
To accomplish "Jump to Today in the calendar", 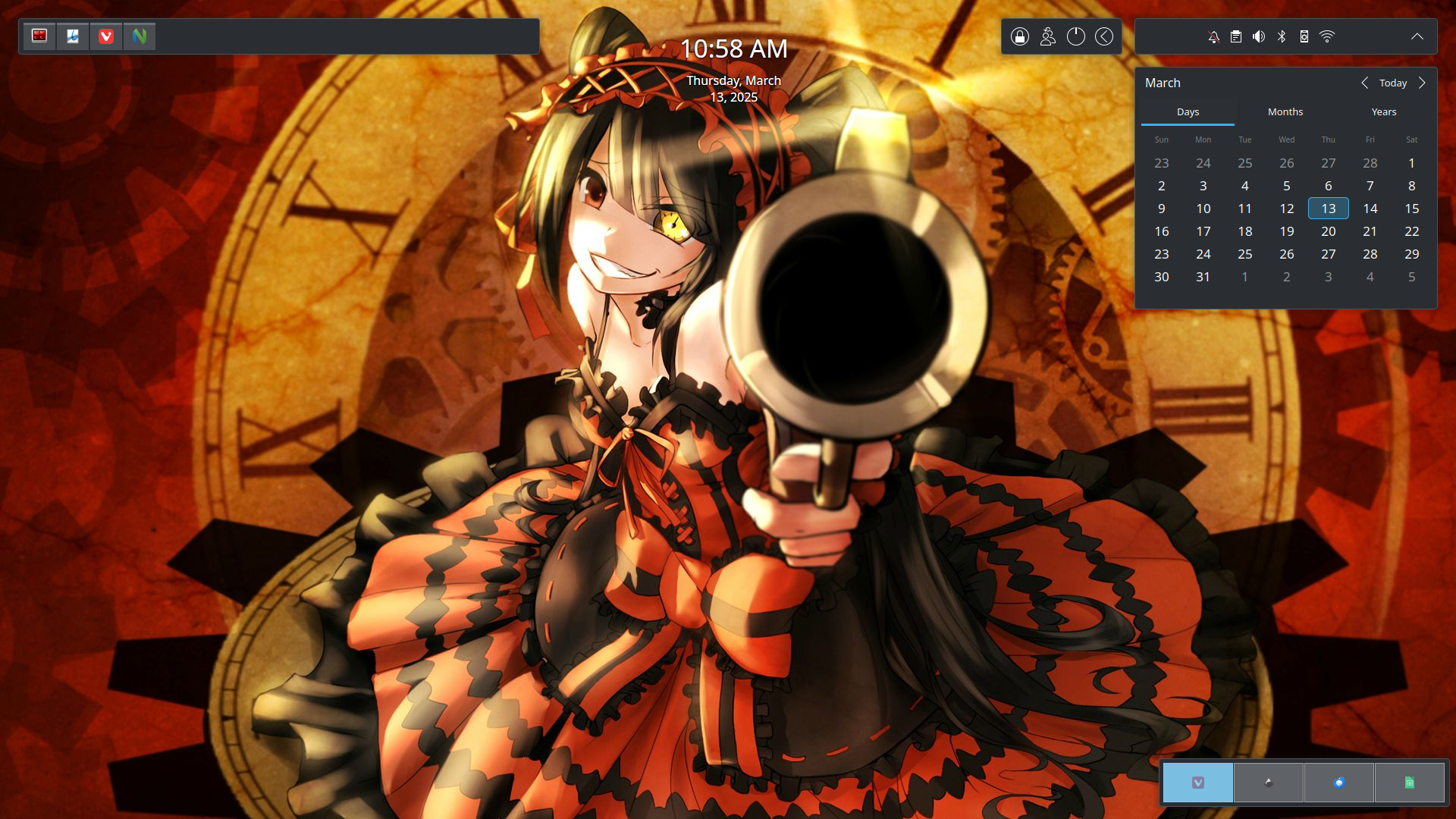I will [x=1393, y=83].
